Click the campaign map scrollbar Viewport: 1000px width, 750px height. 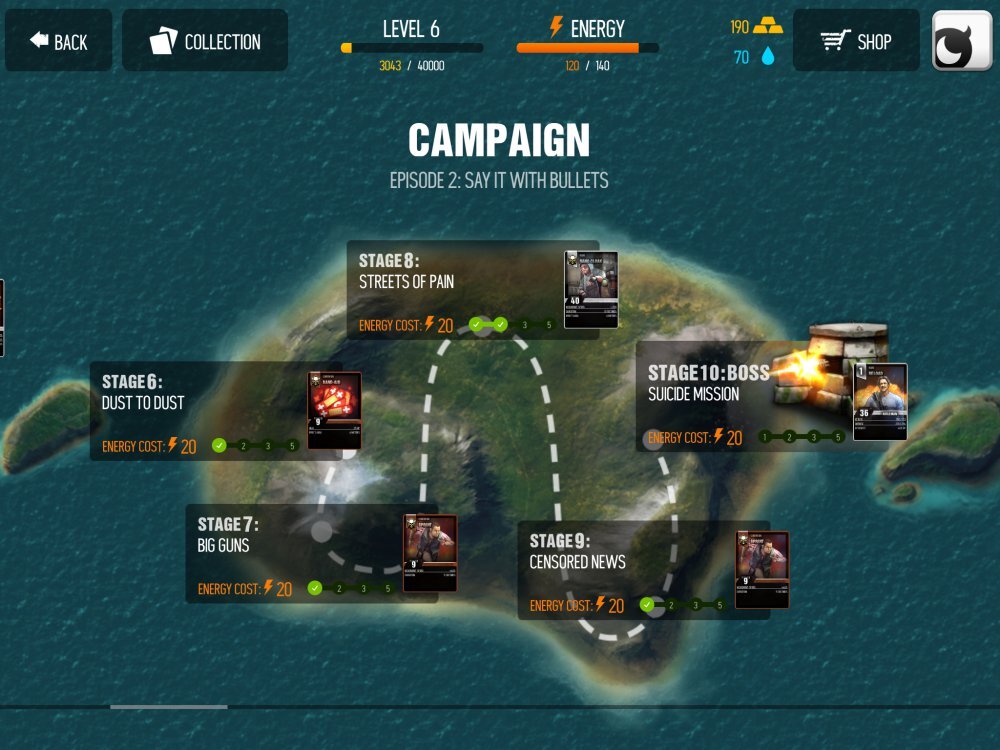click(x=168, y=707)
